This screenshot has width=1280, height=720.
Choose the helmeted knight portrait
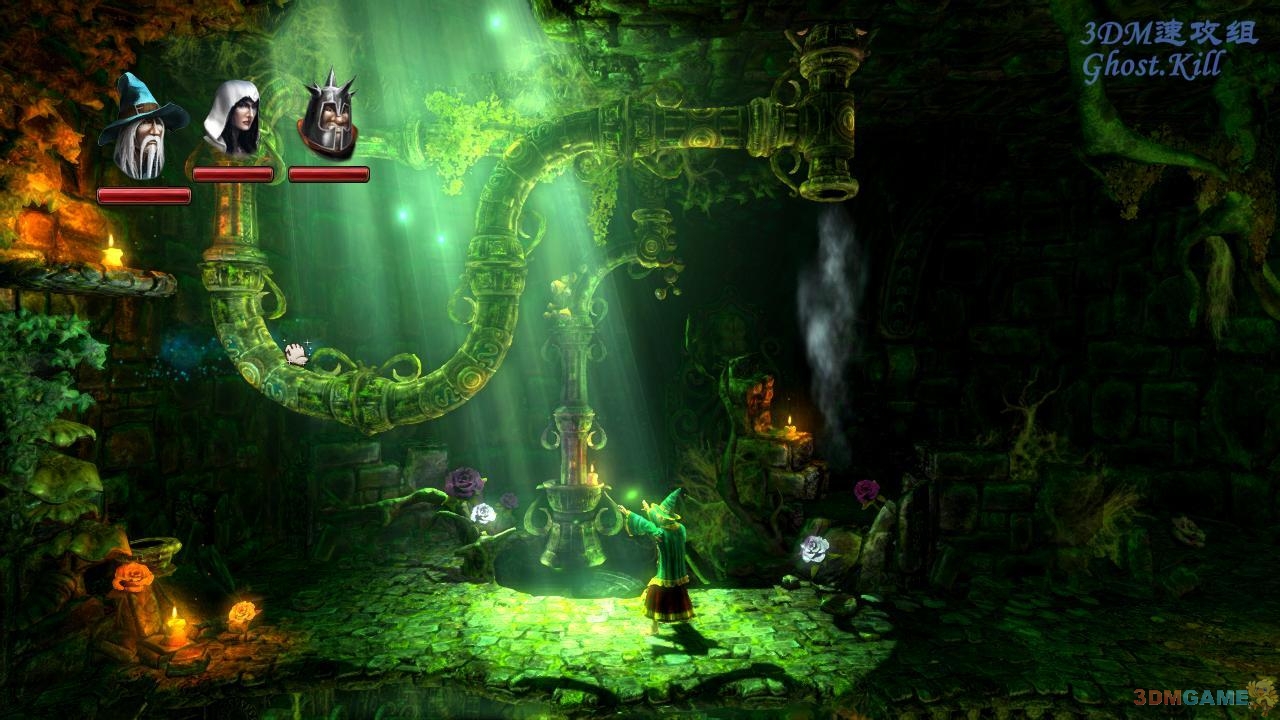pos(328,118)
